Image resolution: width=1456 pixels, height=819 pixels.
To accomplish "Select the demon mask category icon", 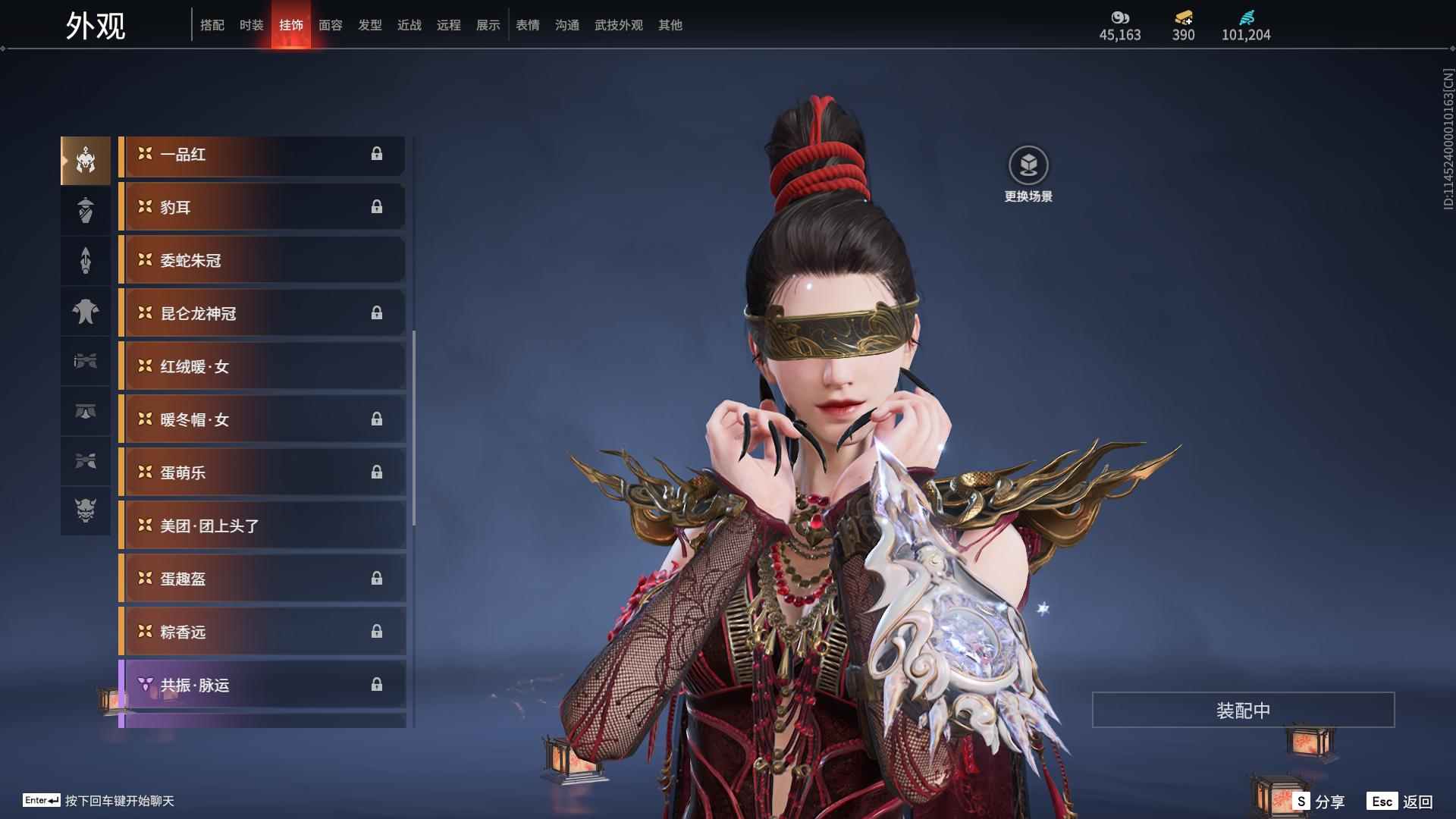I will click(86, 510).
